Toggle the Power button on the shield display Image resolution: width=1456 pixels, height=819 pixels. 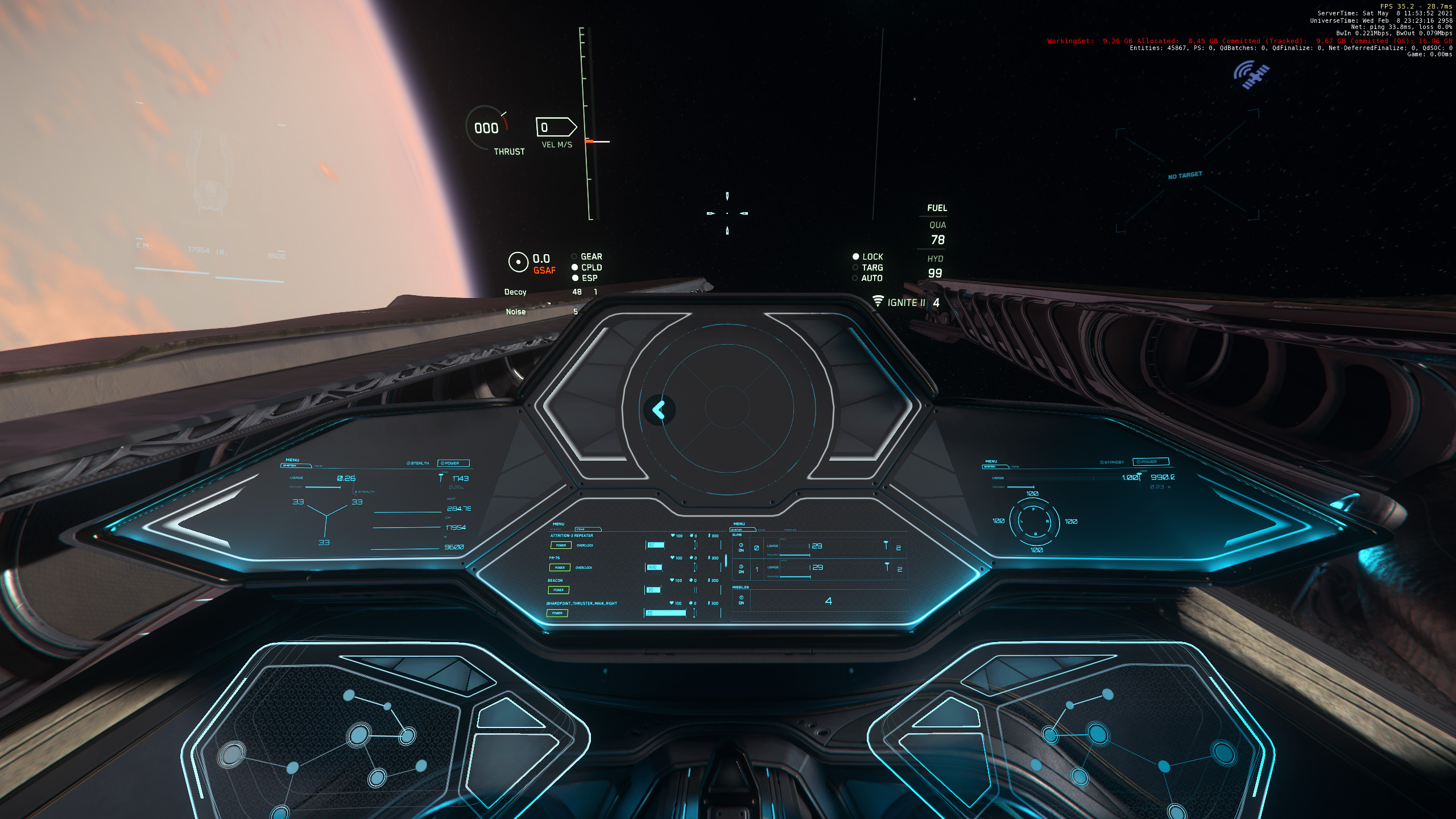[1151, 462]
